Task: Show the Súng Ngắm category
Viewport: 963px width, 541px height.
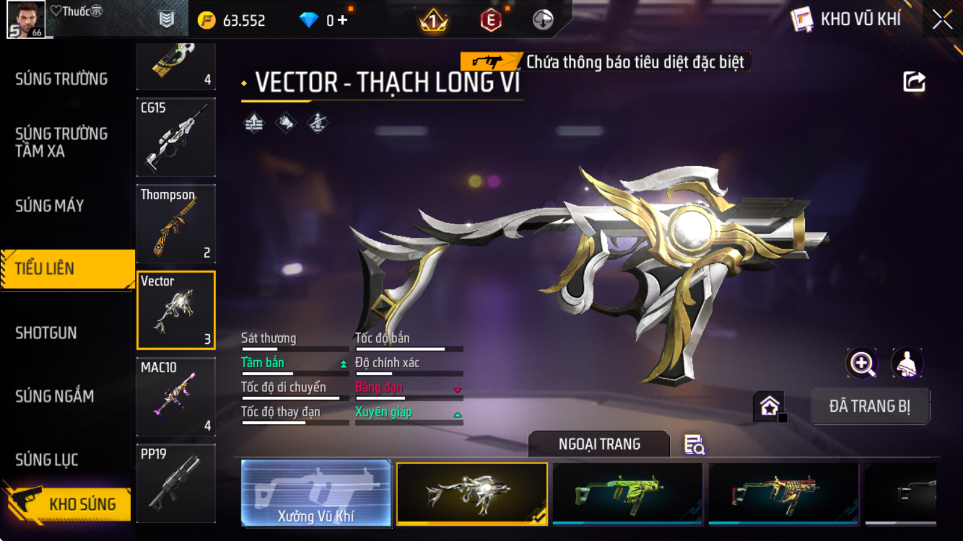Action: [x=55, y=397]
